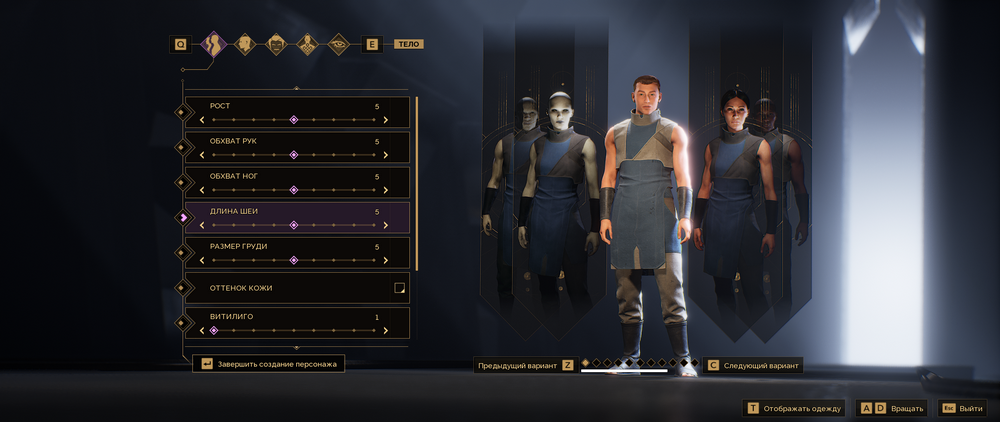Screen dimensions: 1000x422
Task: Switch to the eye tab
Action: [x=340, y=44]
